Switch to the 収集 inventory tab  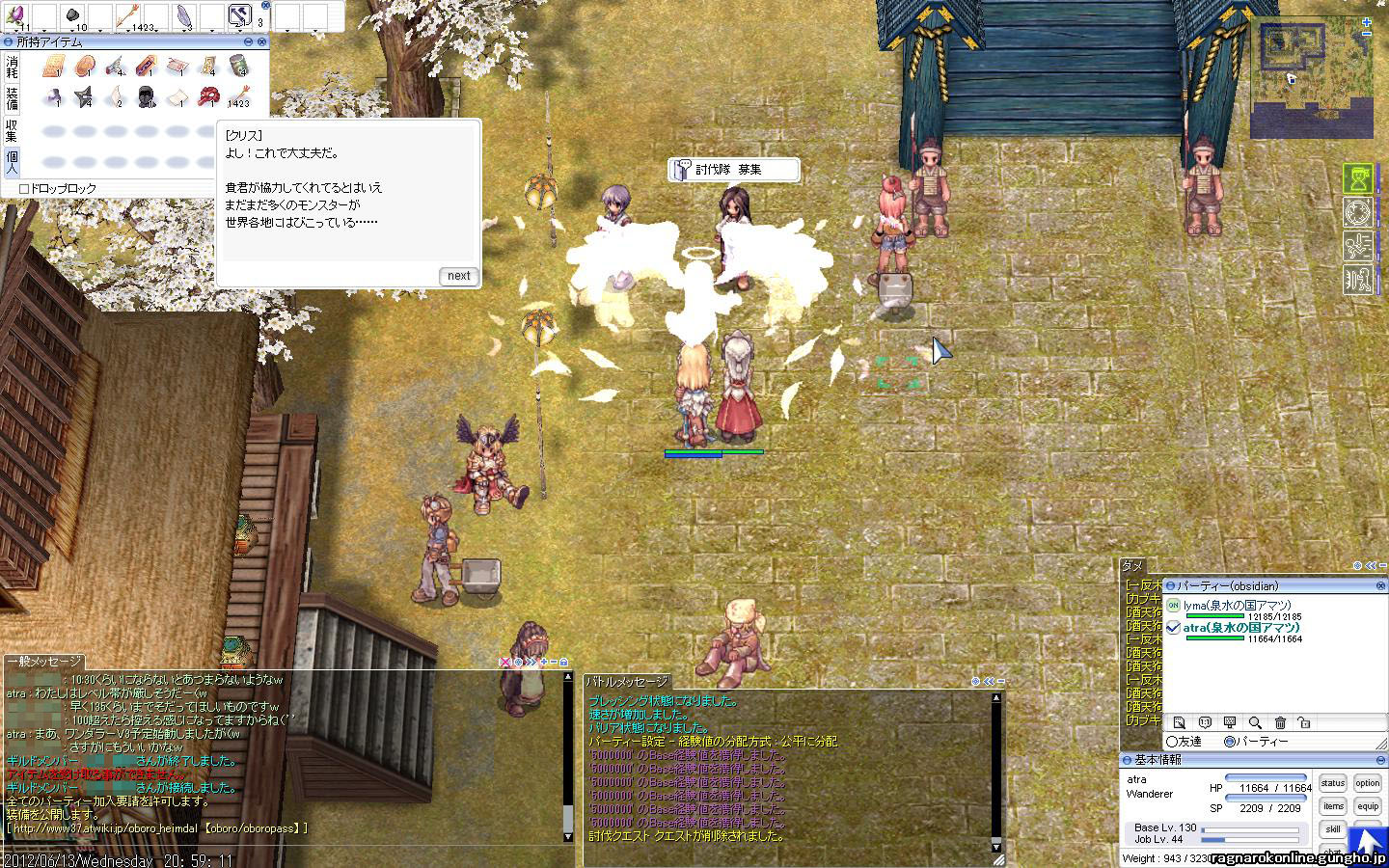[x=12, y=130]
